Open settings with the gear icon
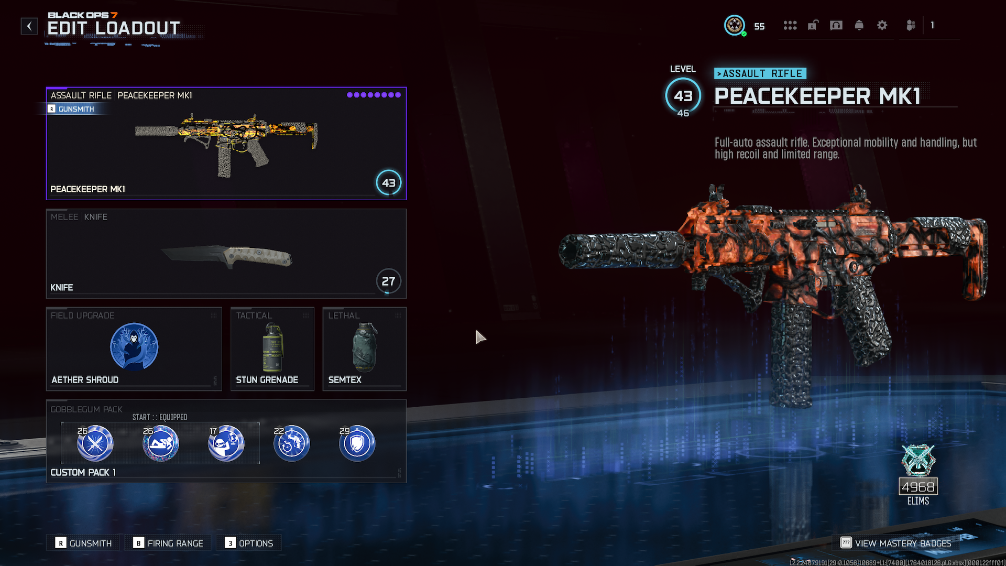This screenshot has height=566, width=1006. click(x=882, y=26)
